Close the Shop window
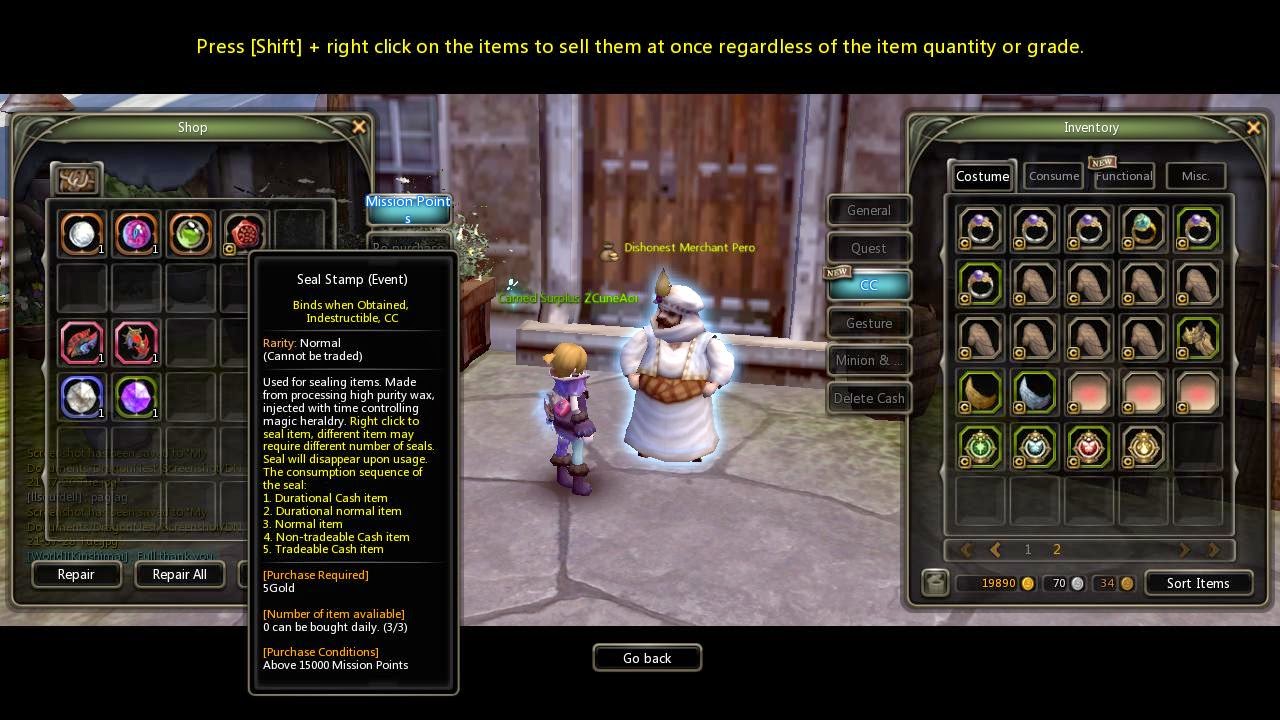The width and height of the screenshot is (1280, 720). pyautogui.click(x=359, y=127)
